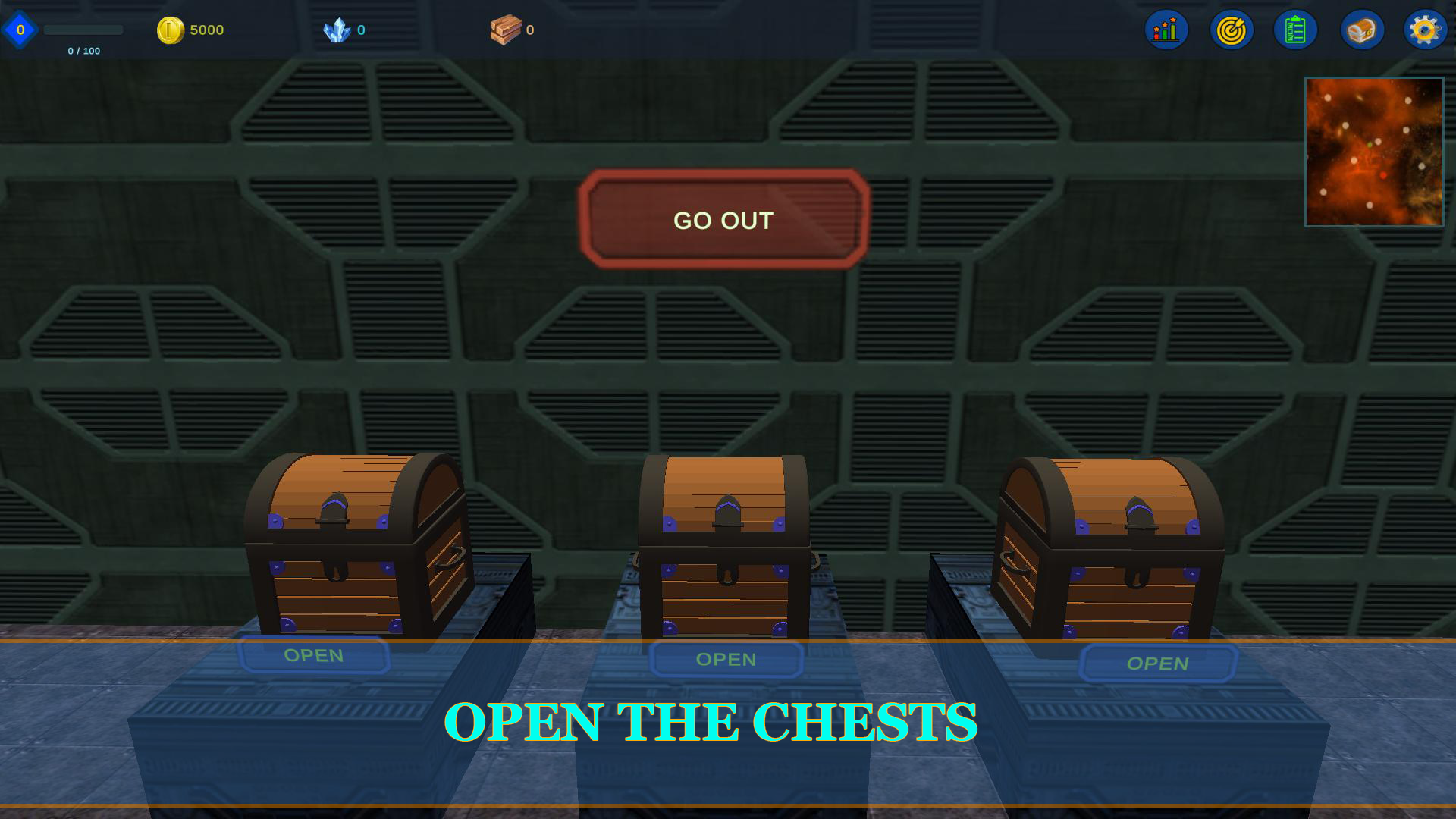1456x819 pixels.
Task: Open the treasure chest shop icon
Action: (1360, 30)
